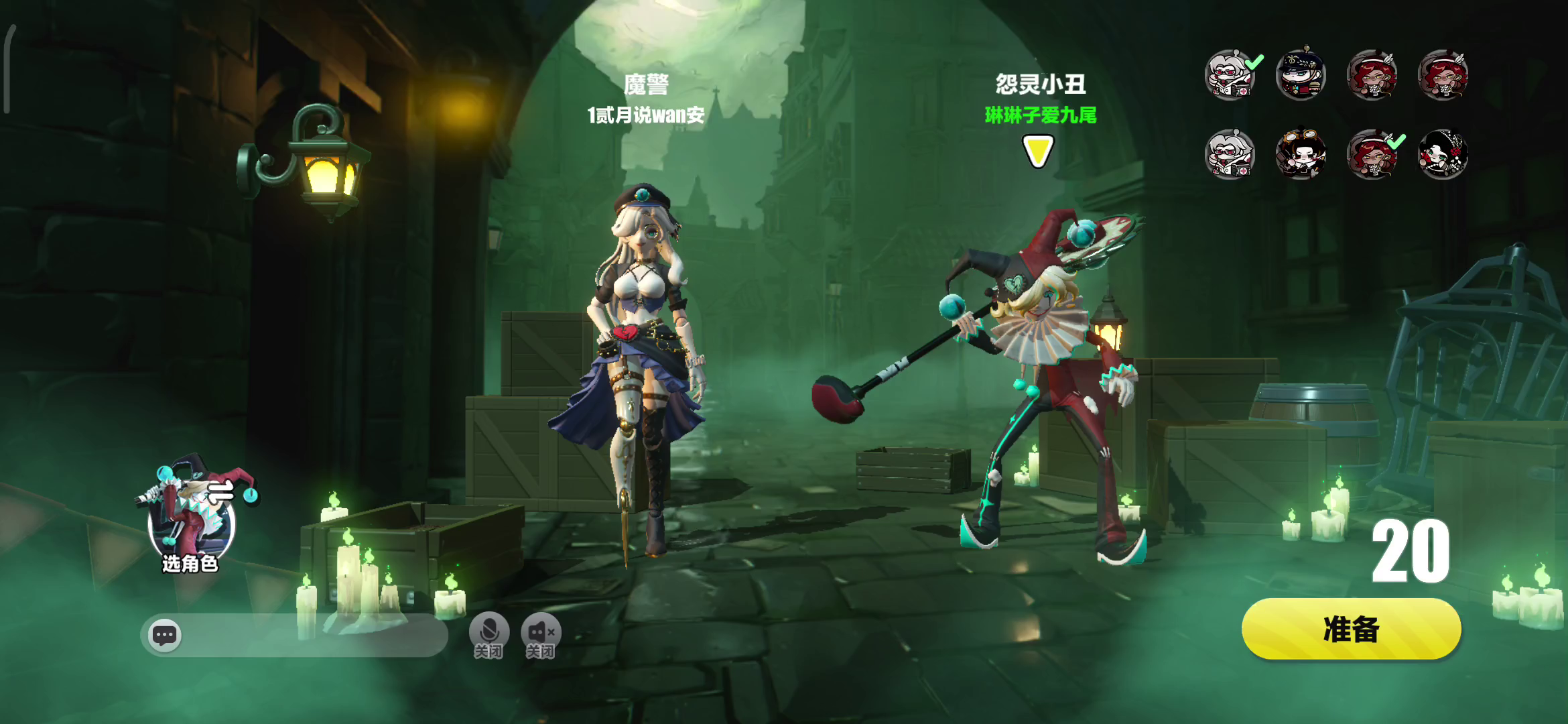Select the white-haired doctor avatar with checkmark

1230,74
